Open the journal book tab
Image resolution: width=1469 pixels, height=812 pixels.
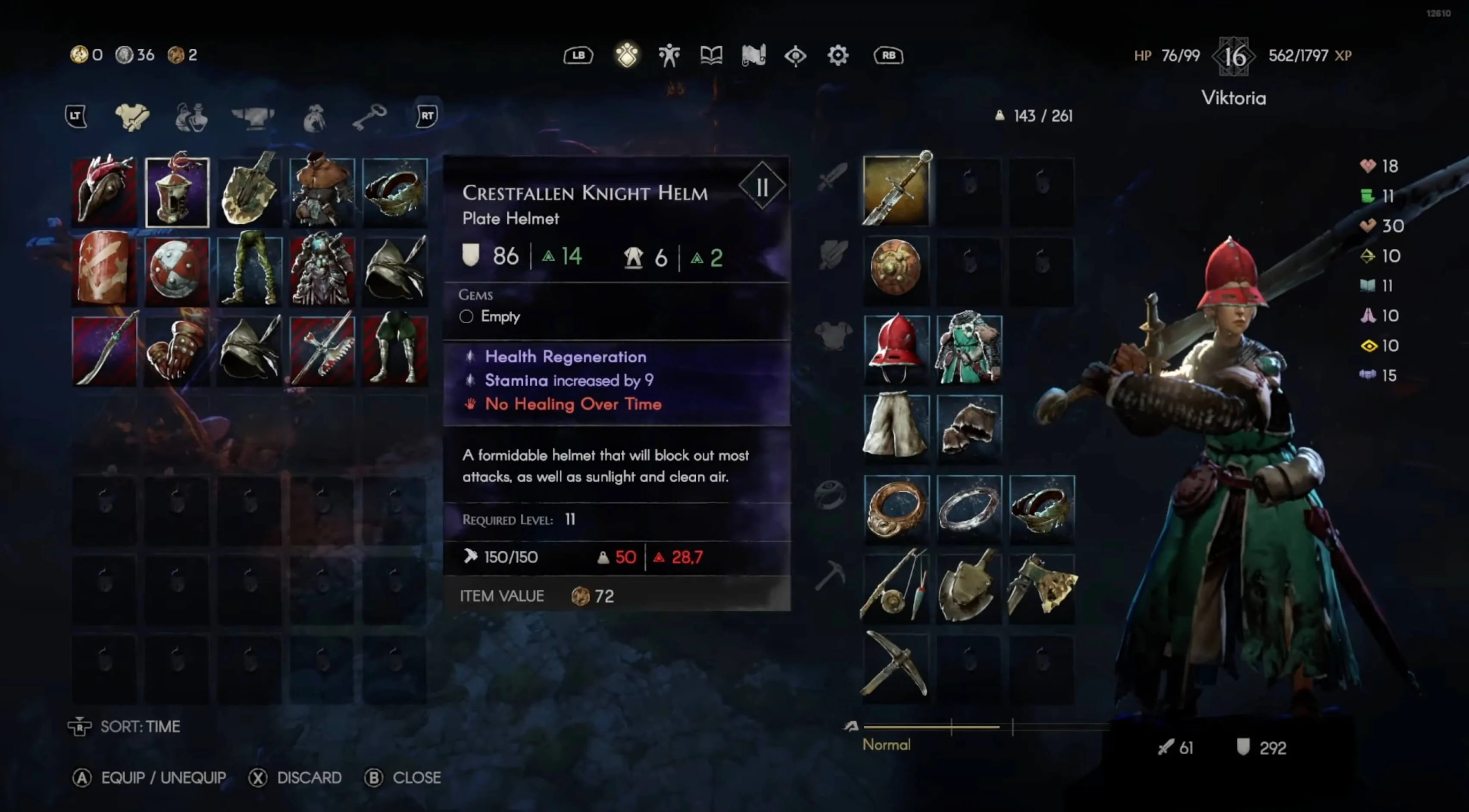tap(711, 55)
